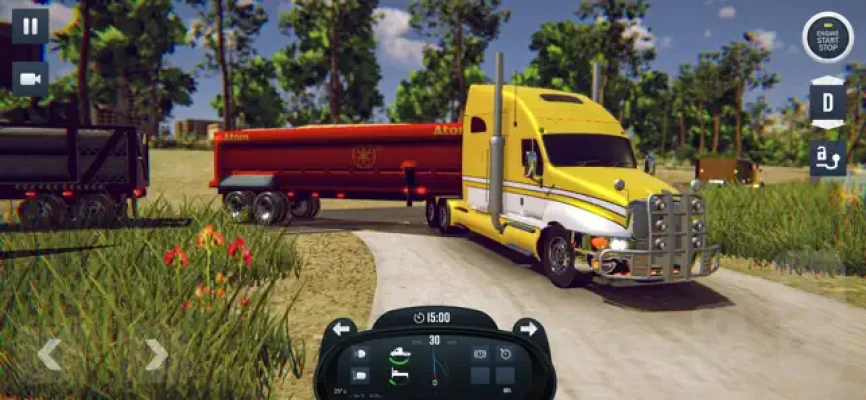Screen dimensions: 866x400
Task: Change the D gear selector
Action: pos(827,103)
